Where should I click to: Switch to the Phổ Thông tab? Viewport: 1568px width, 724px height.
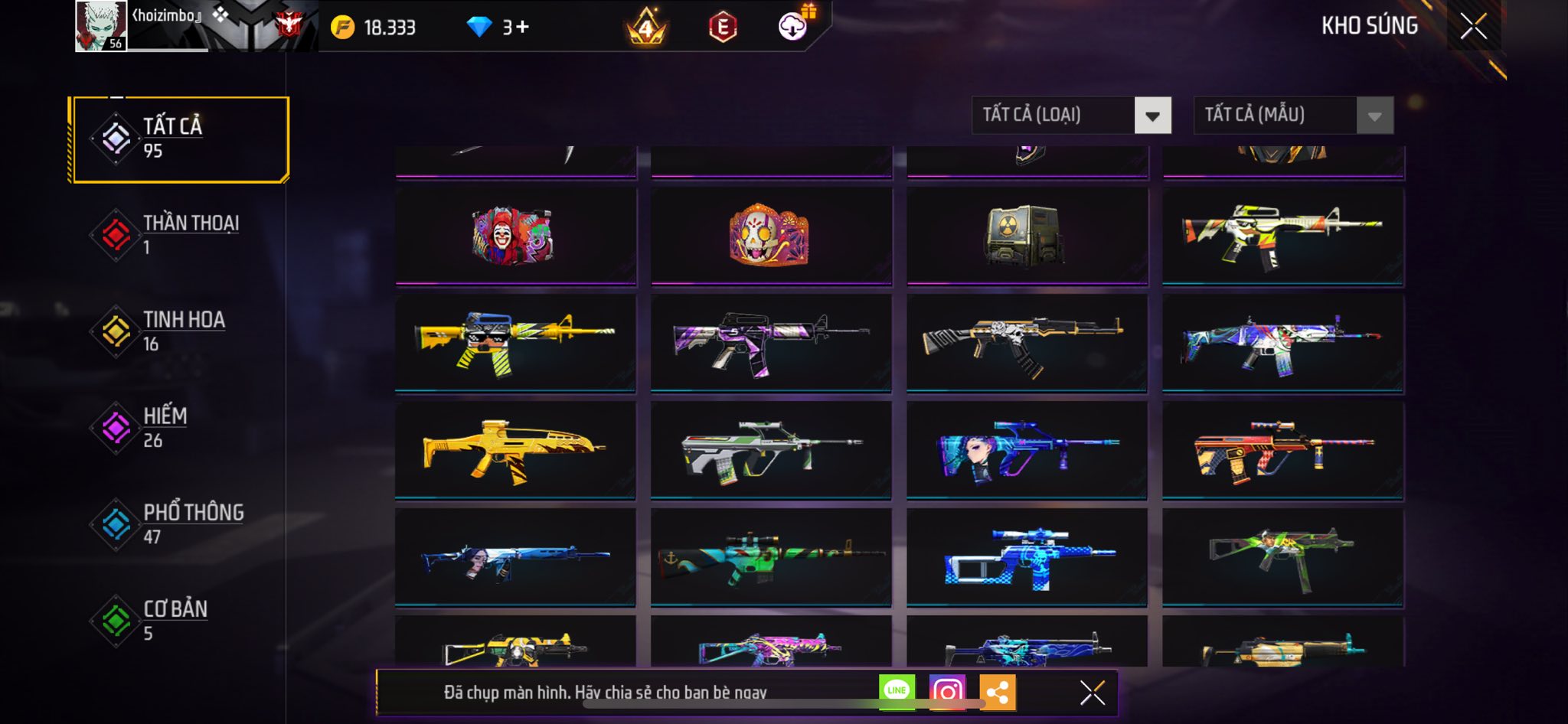tap(179, 523)
